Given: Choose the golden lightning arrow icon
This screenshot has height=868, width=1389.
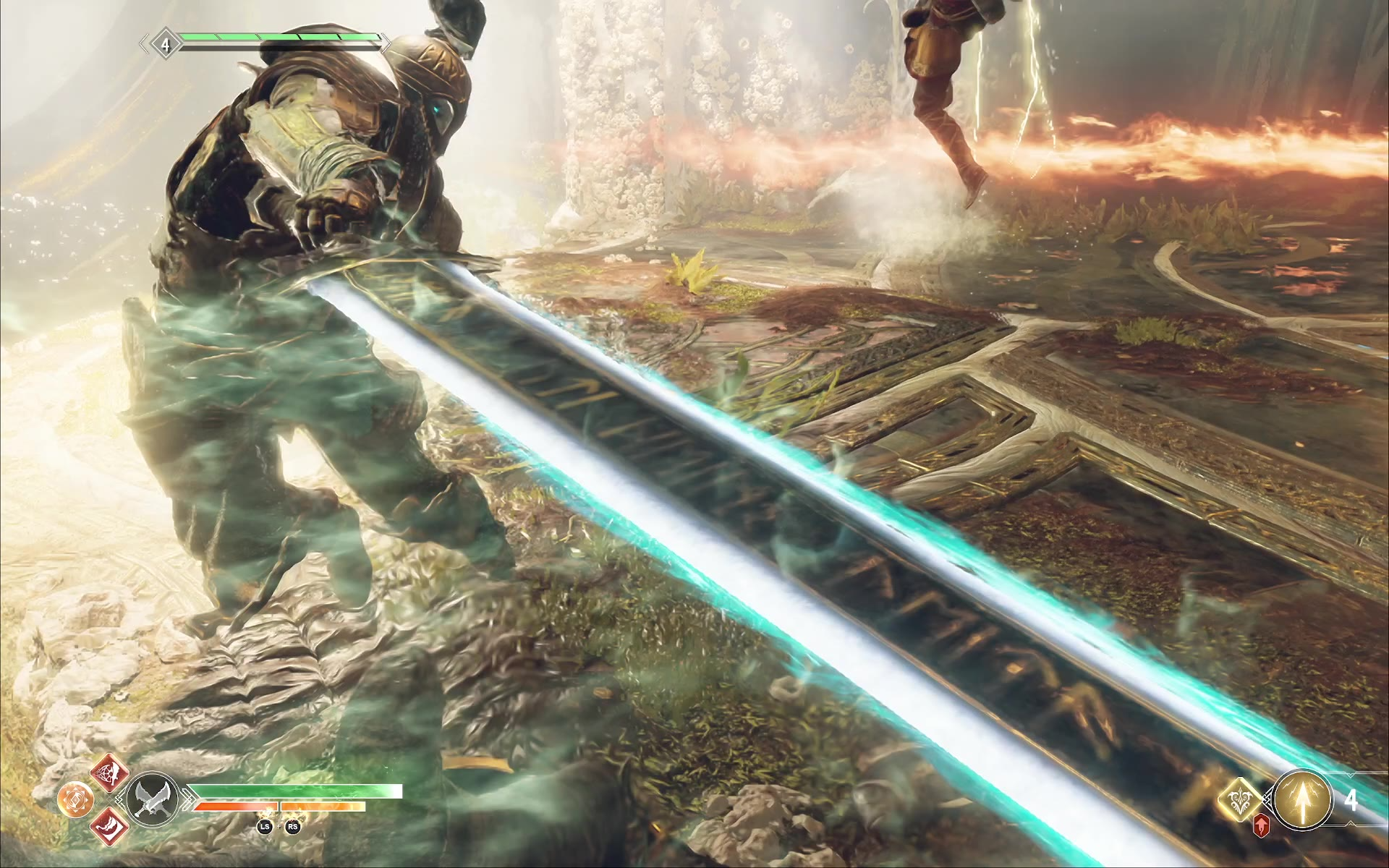Looking at the screenshot, I should pos(1302,799).
